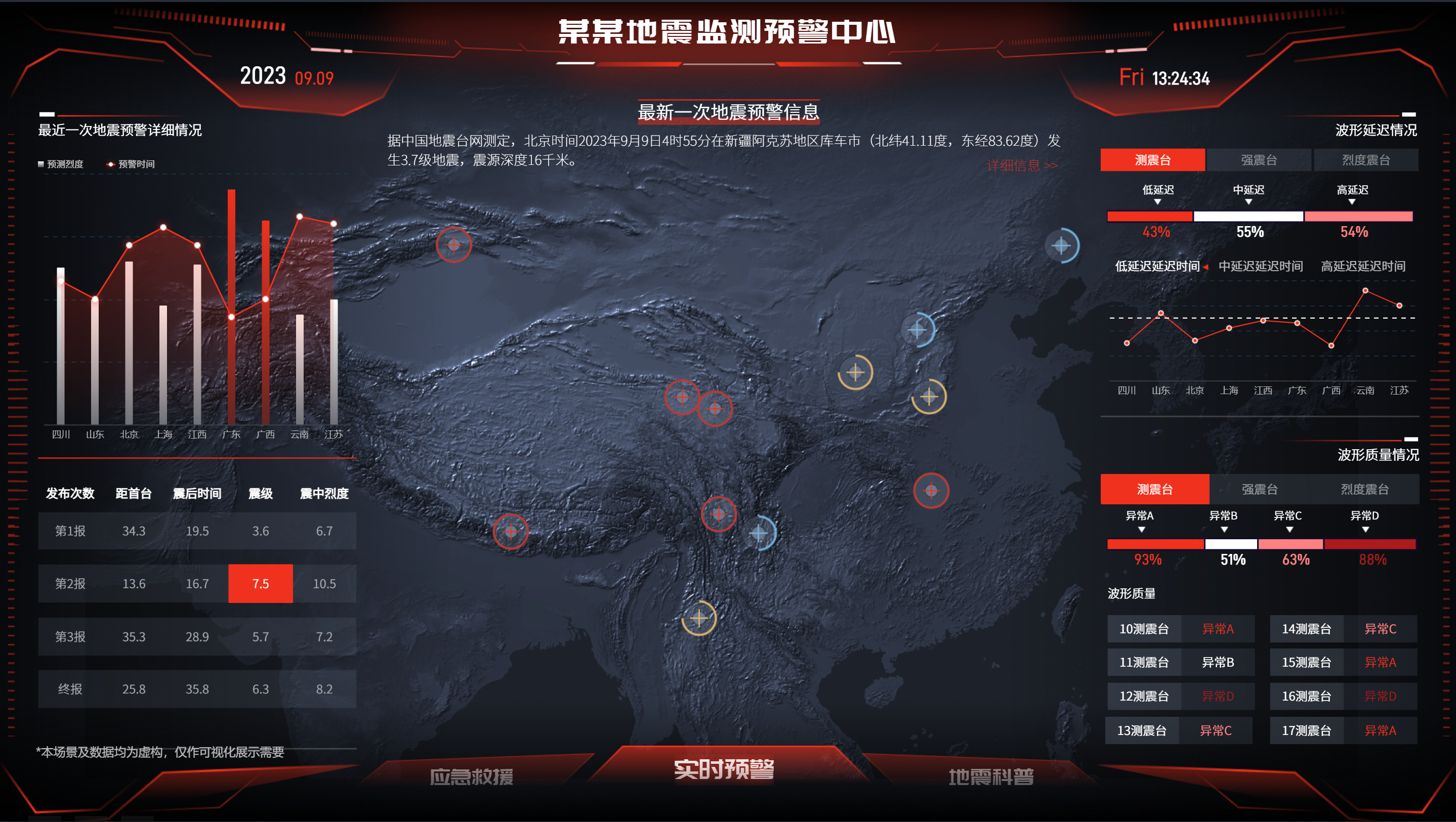Screen dimensions: 1456x822
Task: Select the 实时预警 bottom tab
Action: coord(724,769)
